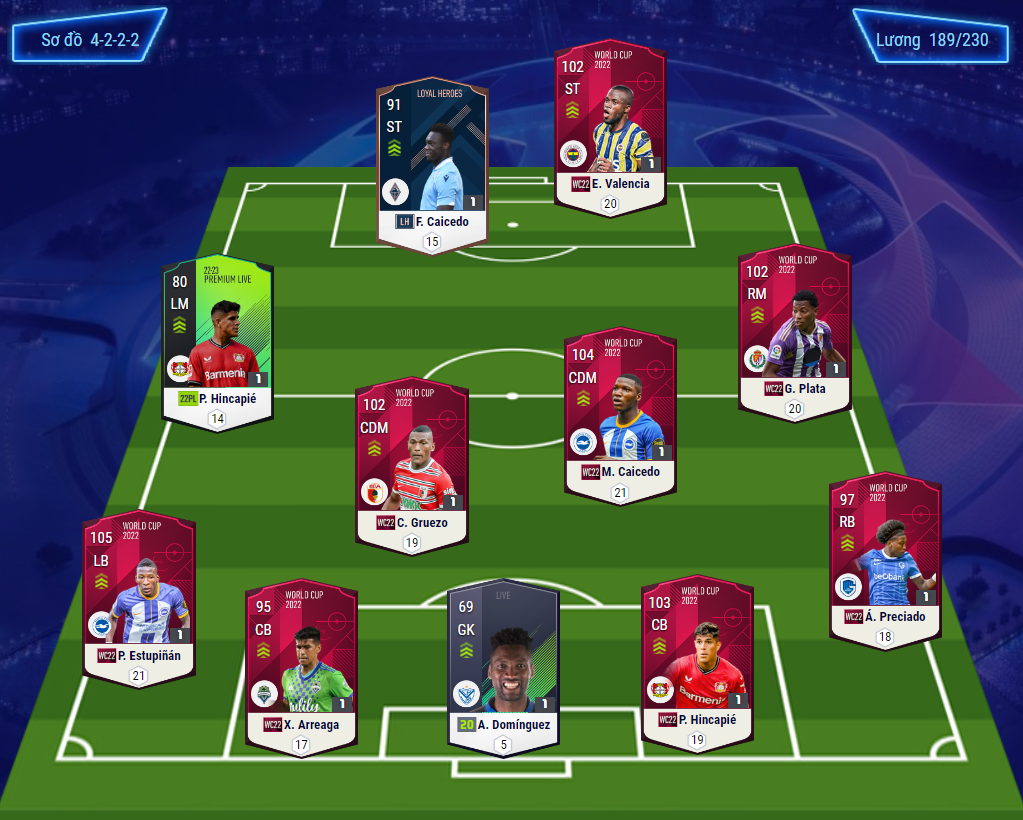Choose the M. Caicedo CDM card

tap(620, 415)
